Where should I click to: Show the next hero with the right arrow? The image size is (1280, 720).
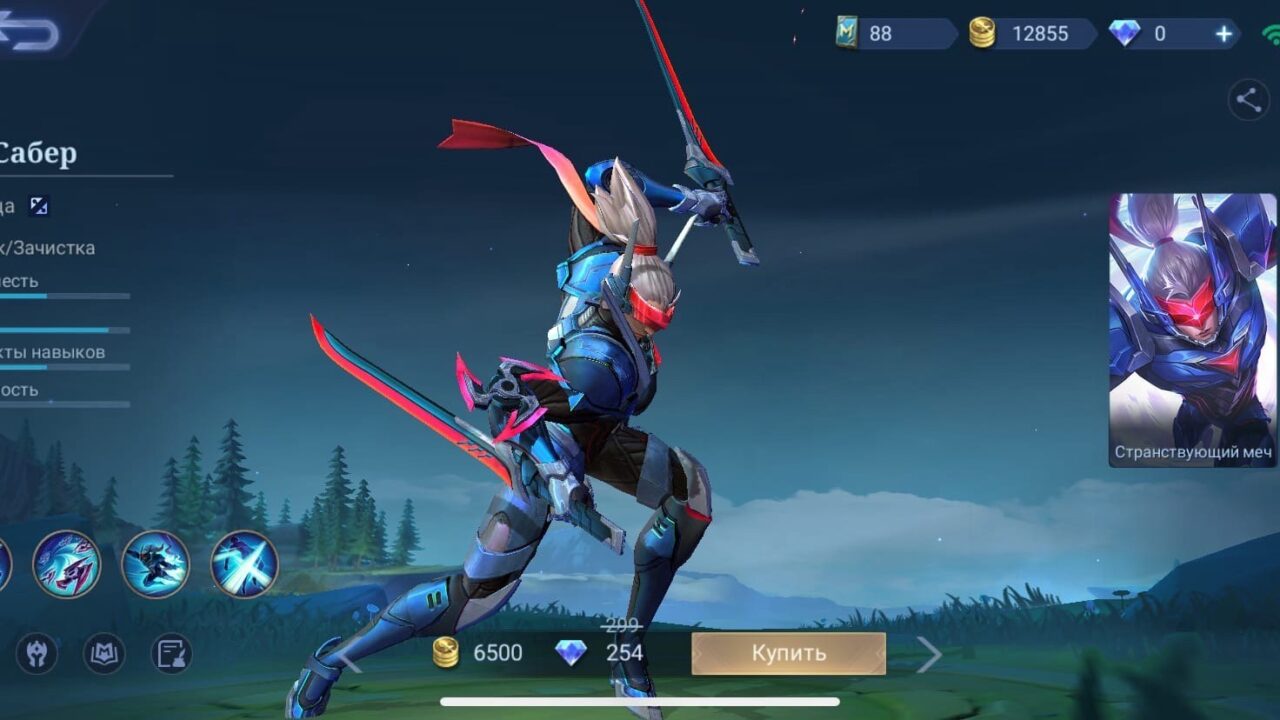click(x=929, y=655)
